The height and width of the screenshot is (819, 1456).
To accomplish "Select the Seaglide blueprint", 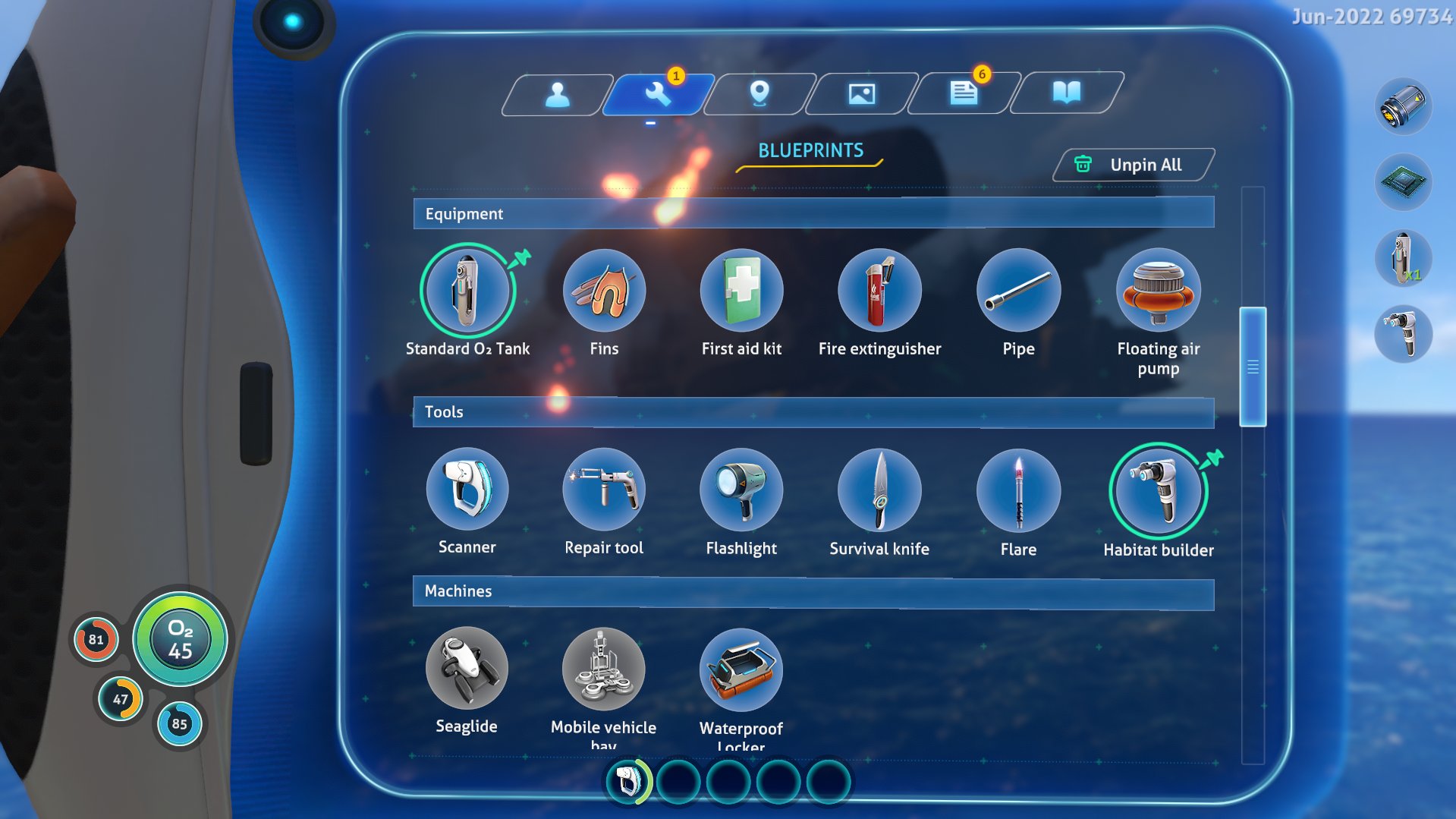I will 467,669.
